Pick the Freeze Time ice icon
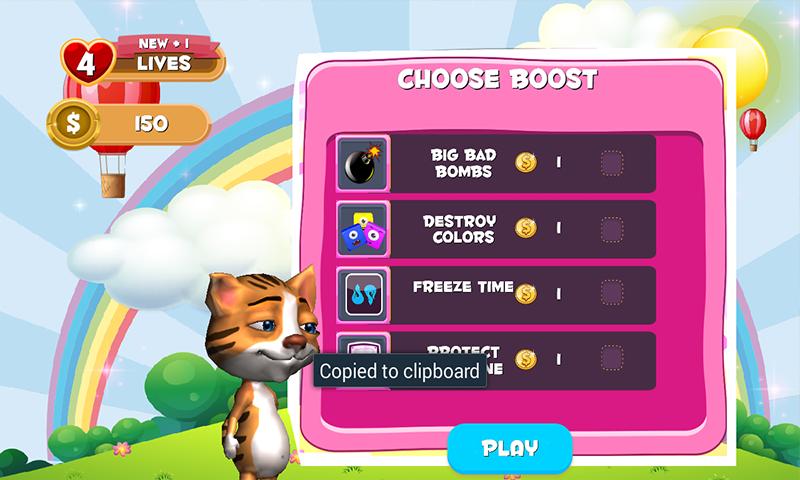 (361, 294)
